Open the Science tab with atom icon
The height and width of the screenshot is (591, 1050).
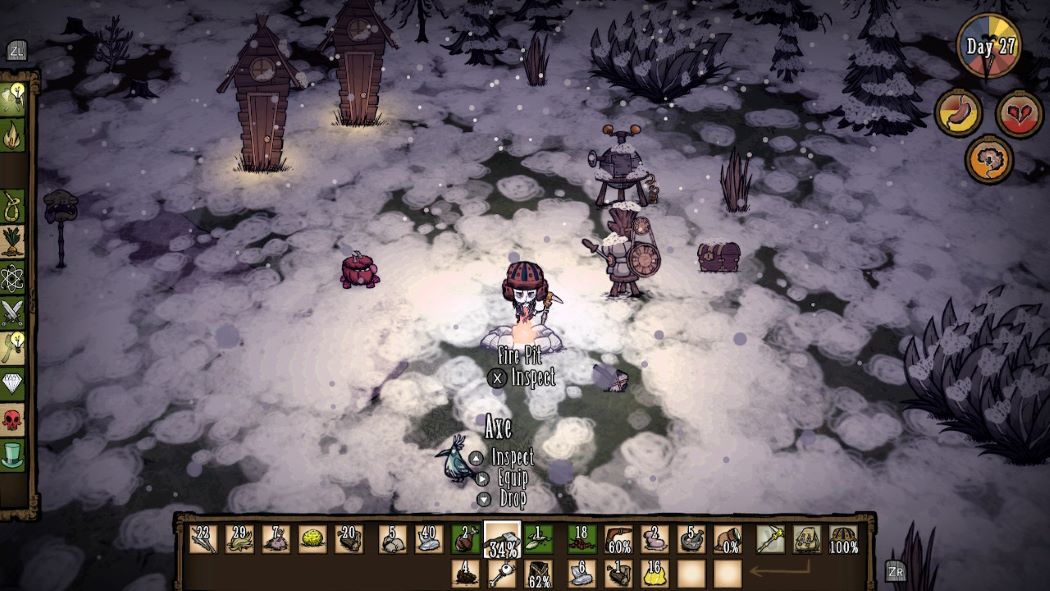(13, 276)
